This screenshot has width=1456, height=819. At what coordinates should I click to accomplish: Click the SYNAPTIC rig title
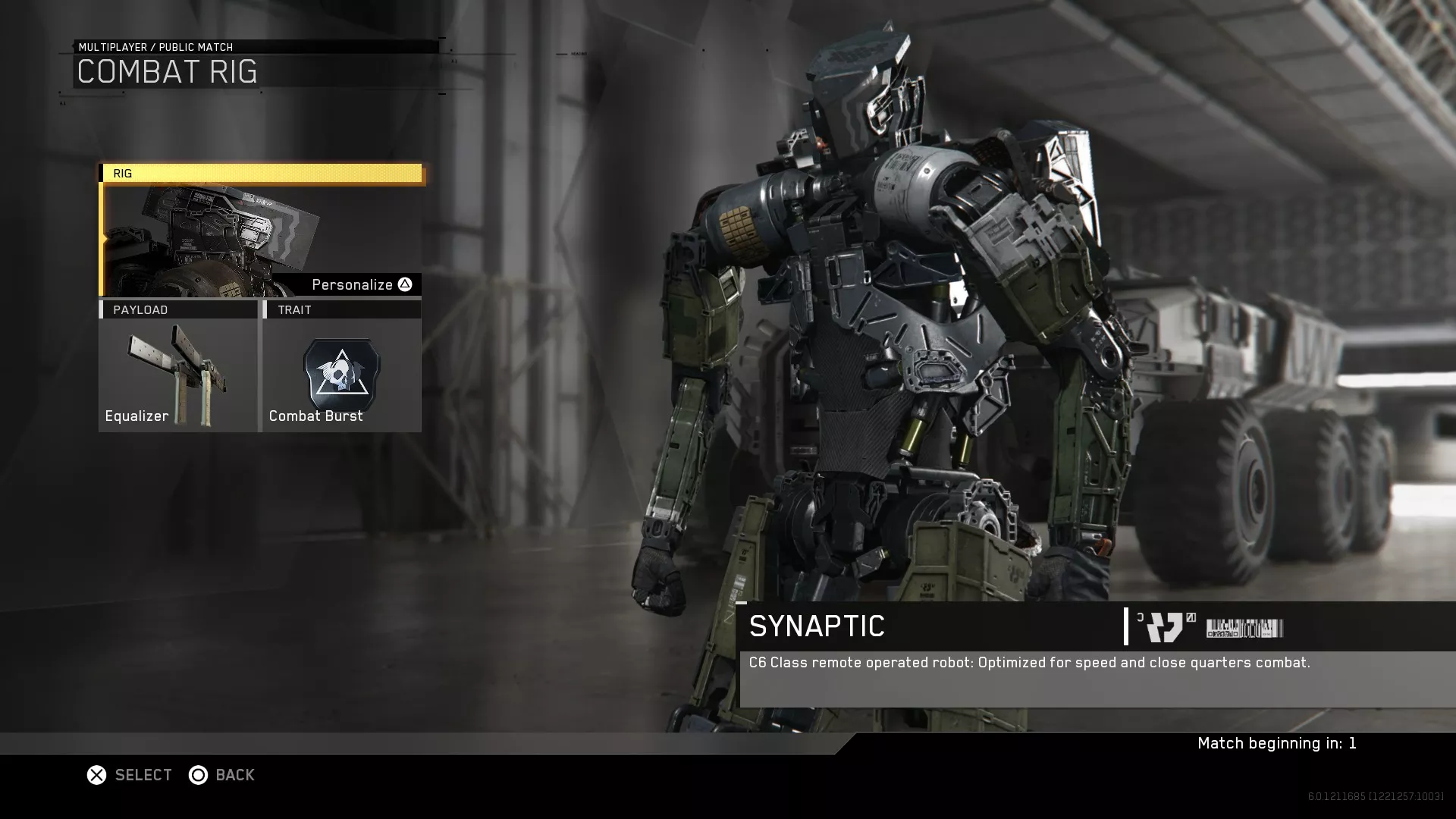click(x=816, y=626)
